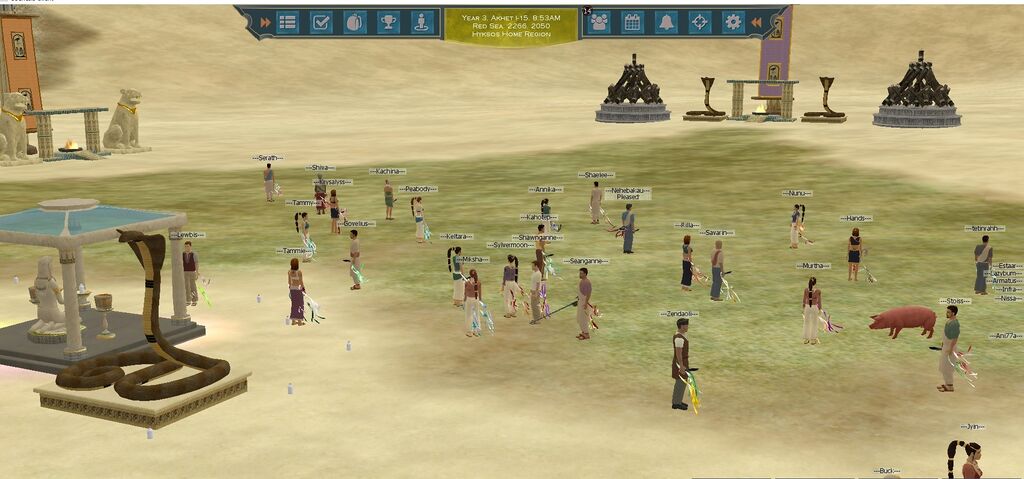Show the trophy achievements icon
Viewport: 1024px width, 479px height.
(x=388, y=21)
